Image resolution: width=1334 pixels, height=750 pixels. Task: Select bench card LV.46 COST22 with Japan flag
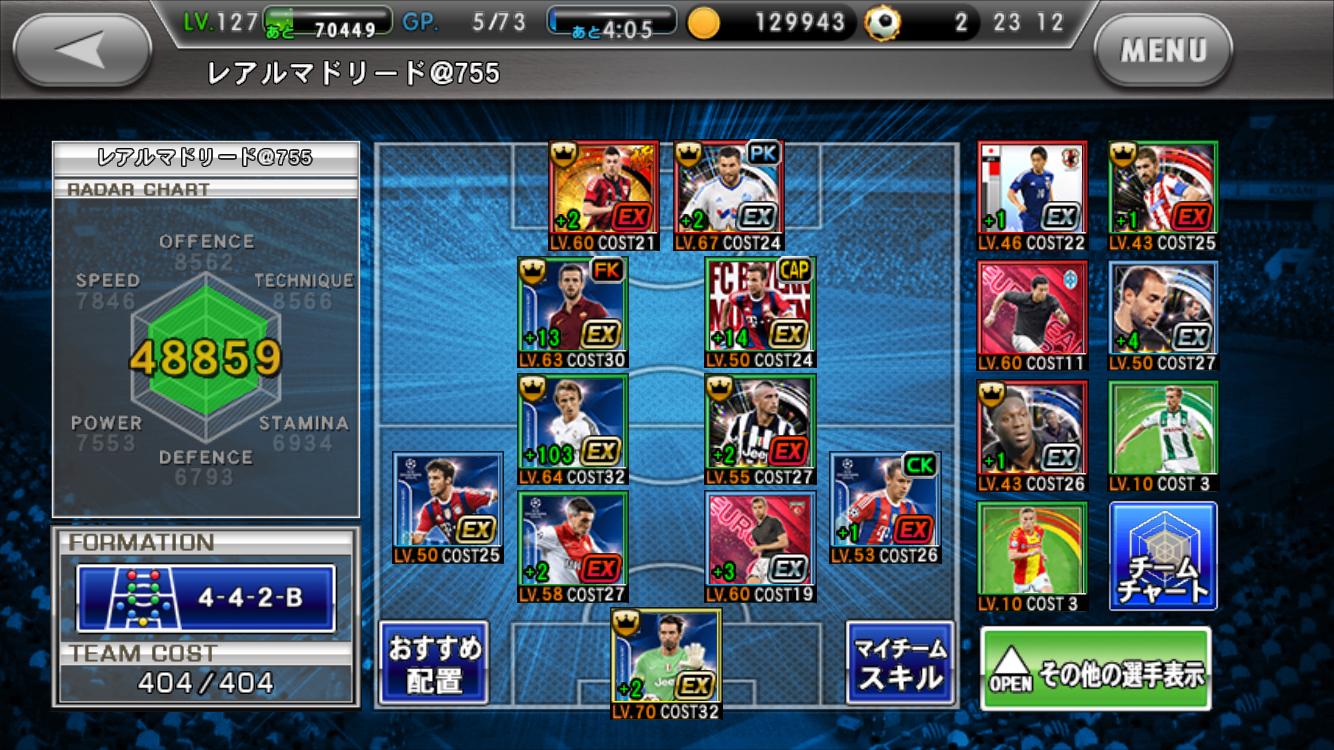point(1031,195)
